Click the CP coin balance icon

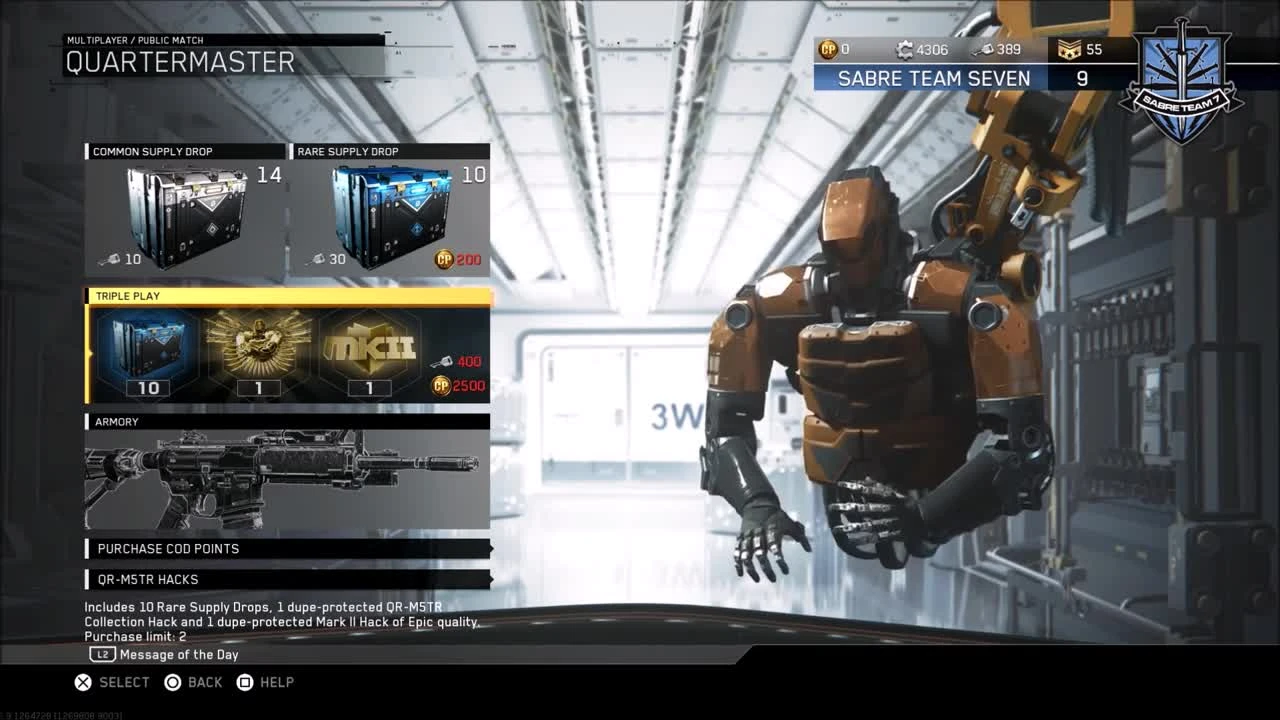[829, 48]
